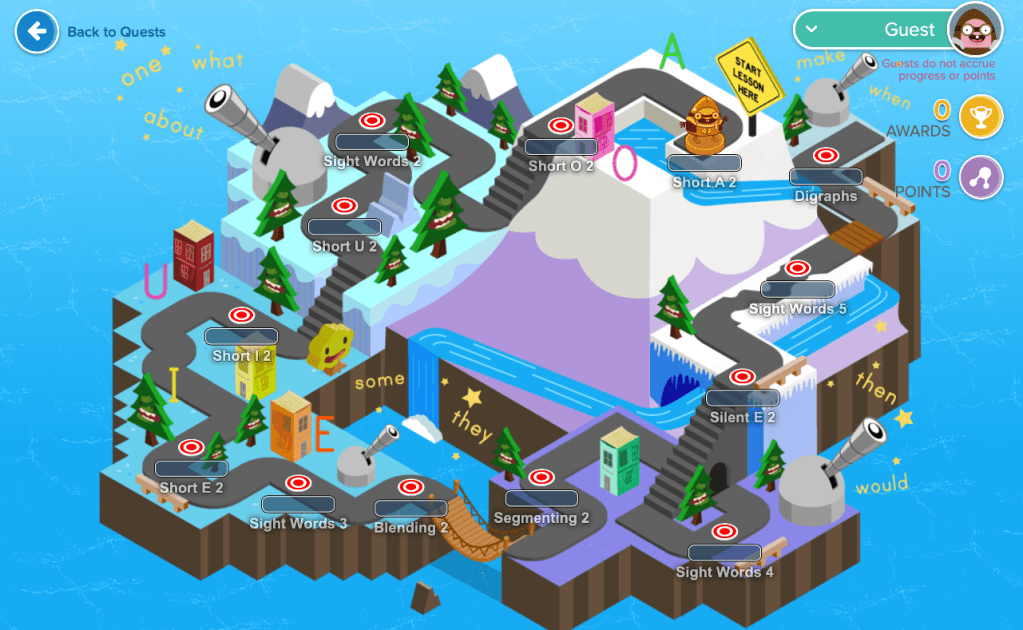
Task: Click the Guest avatar picture
Action: pyautogui.click(x=975, y=31)
